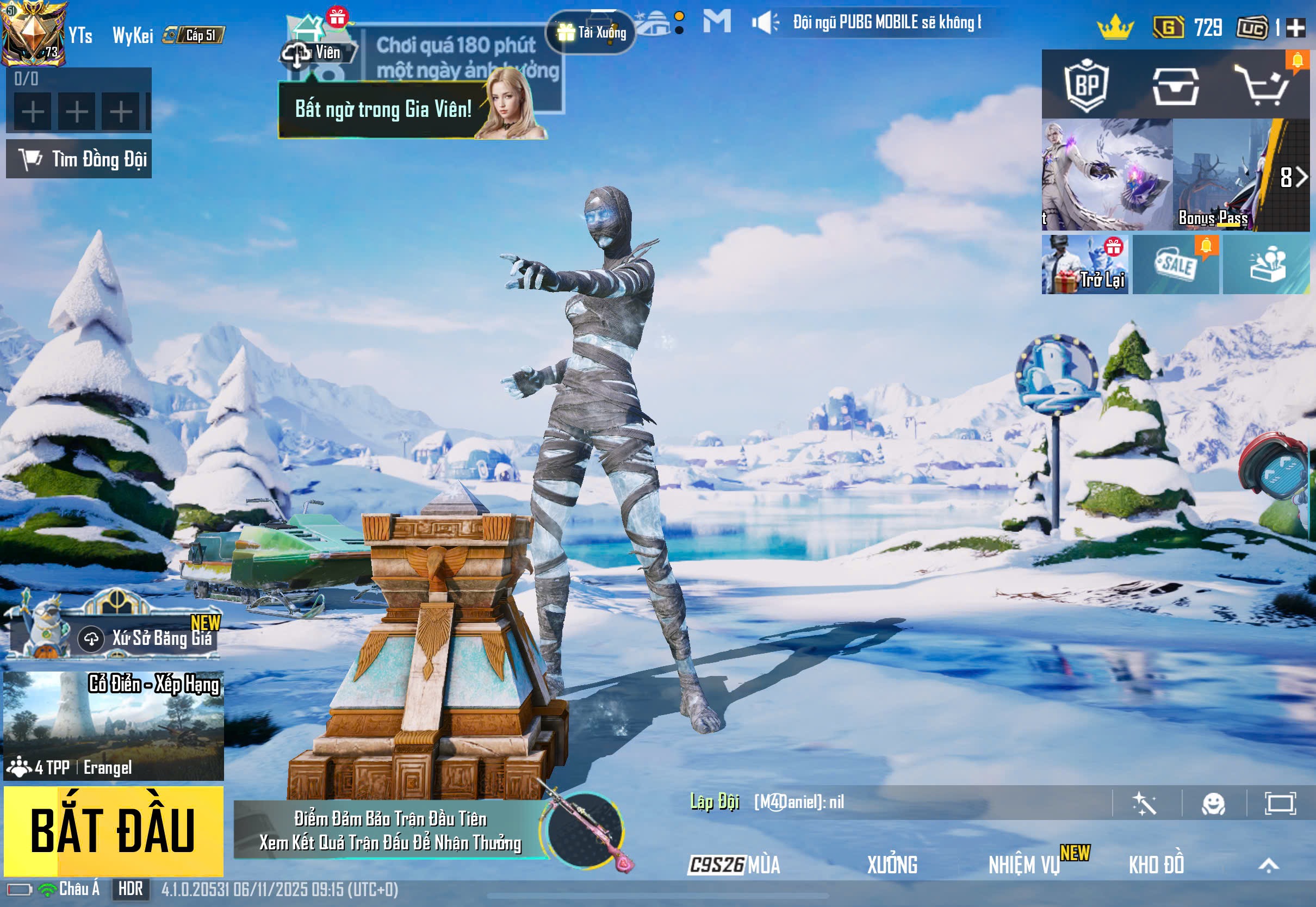Start the match with BẮT ĐẦU
This screenshot has width=1316, height=907.
click(x=113, y=830)
